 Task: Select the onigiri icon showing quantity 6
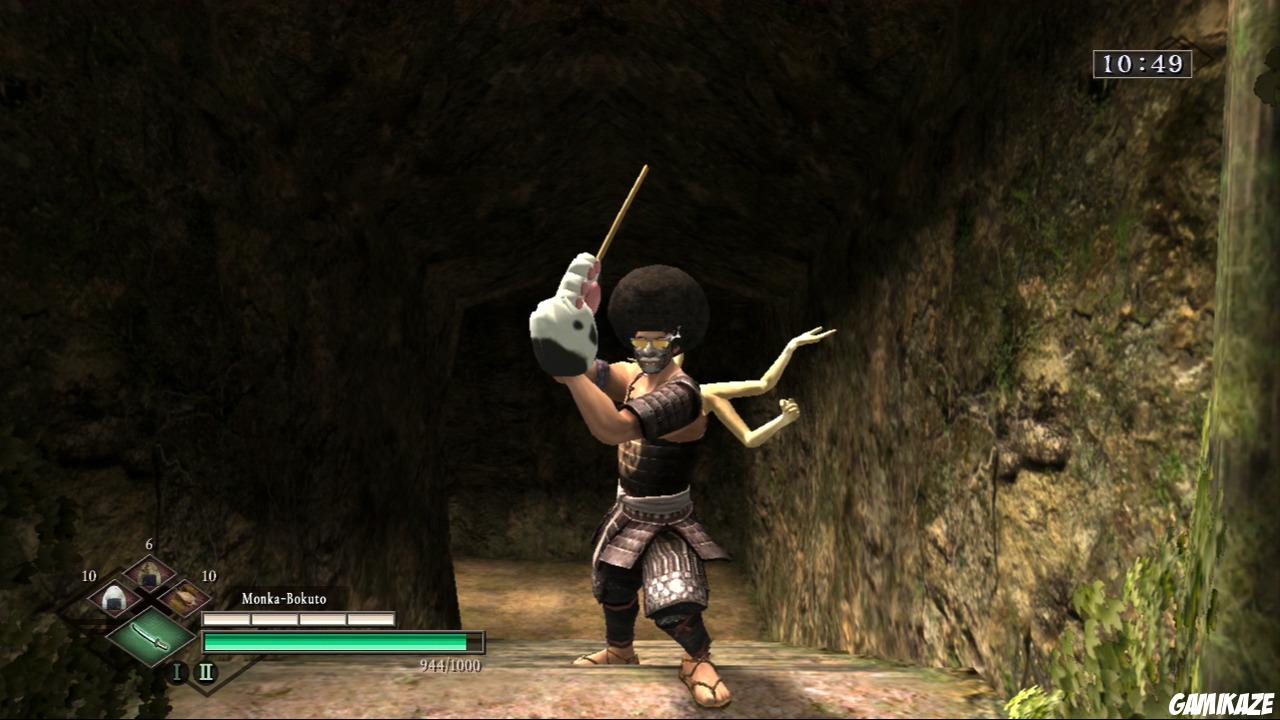[x=148, y=574]
